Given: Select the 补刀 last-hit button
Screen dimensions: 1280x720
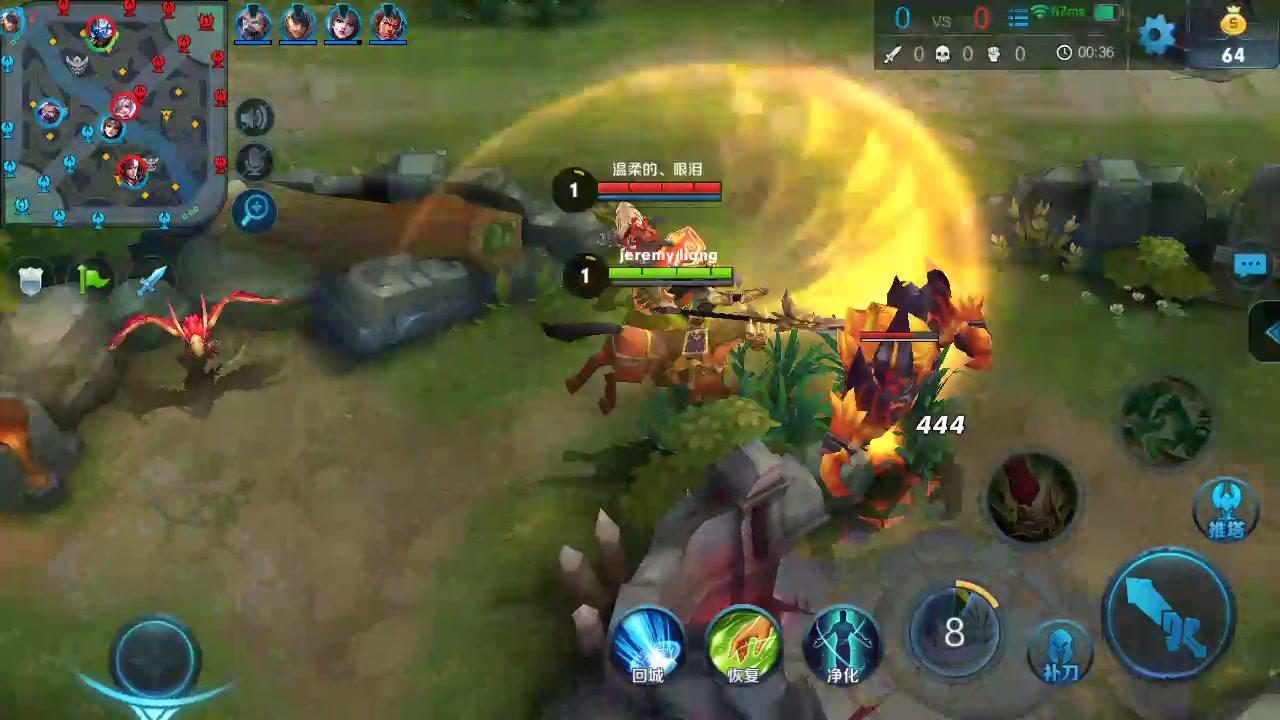Looking at the screenshot, I should tap(1060, 652).
